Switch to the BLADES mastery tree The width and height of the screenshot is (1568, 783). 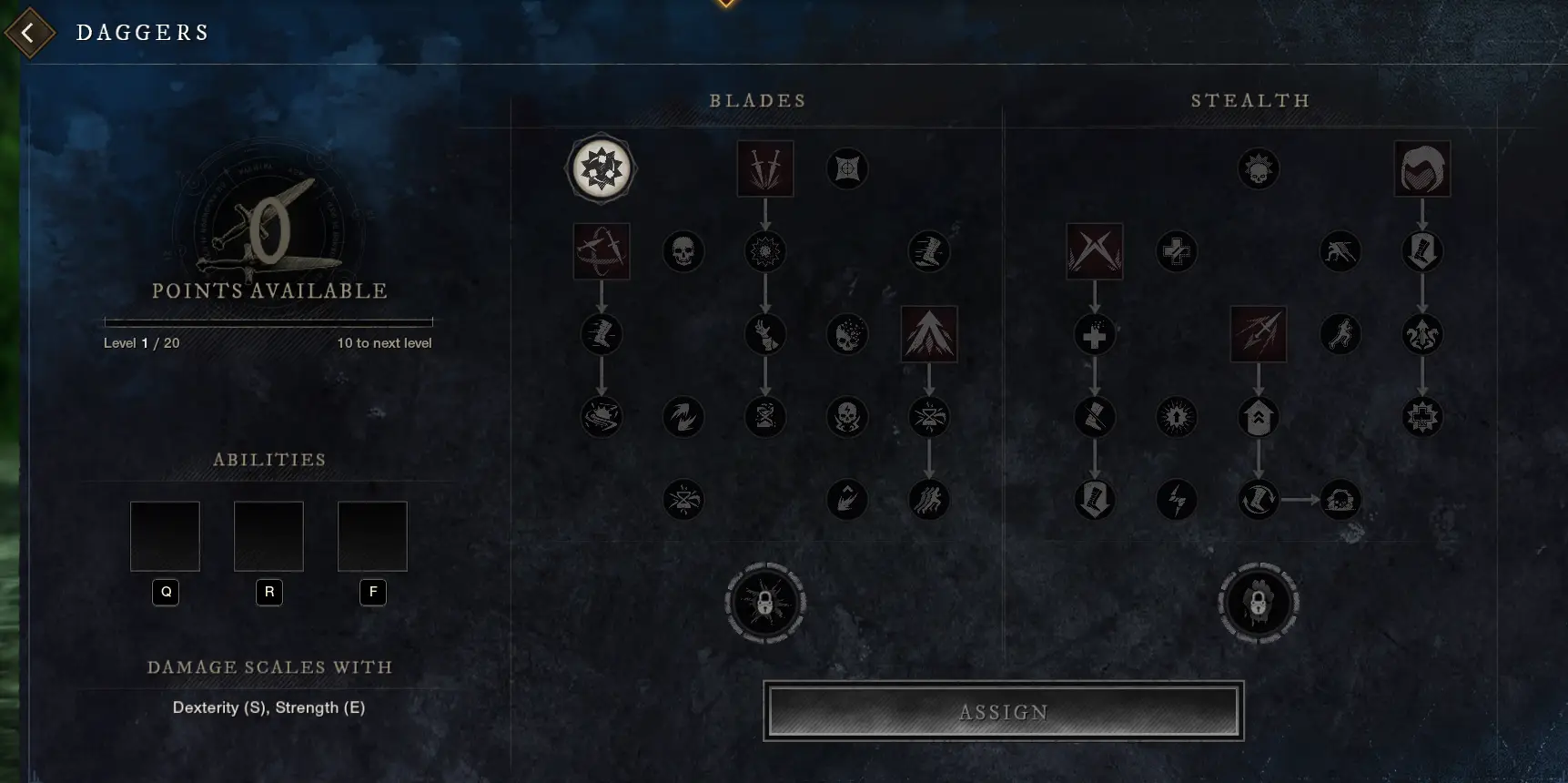758,101
